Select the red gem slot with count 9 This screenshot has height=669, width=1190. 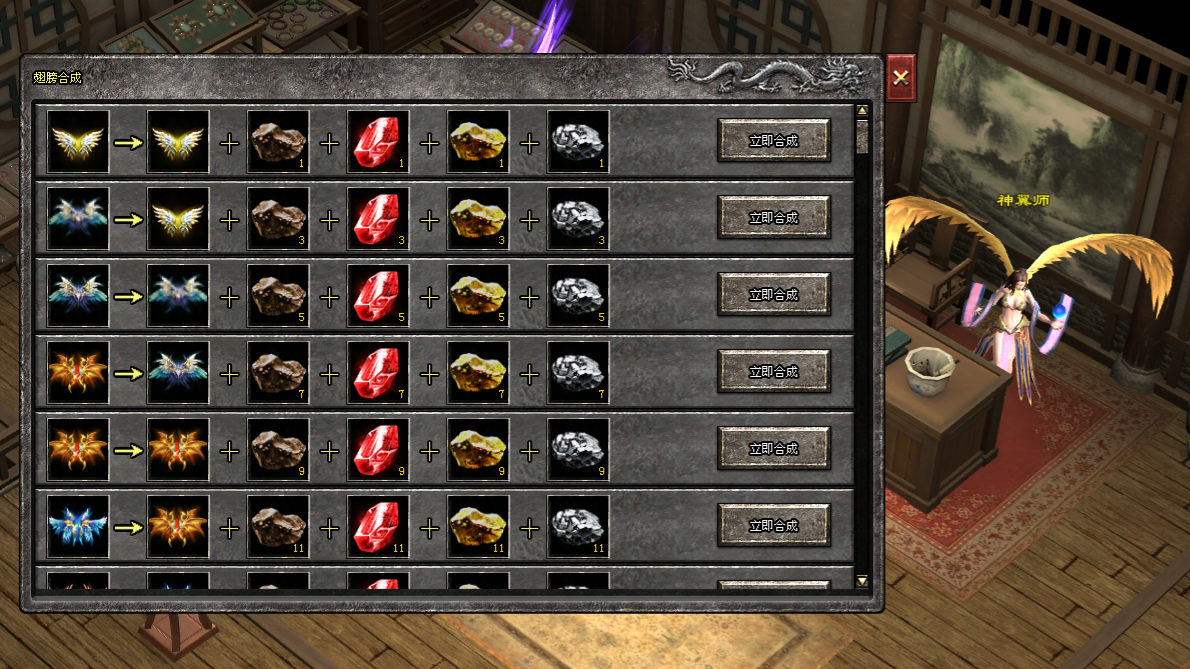tap(378, 450)
